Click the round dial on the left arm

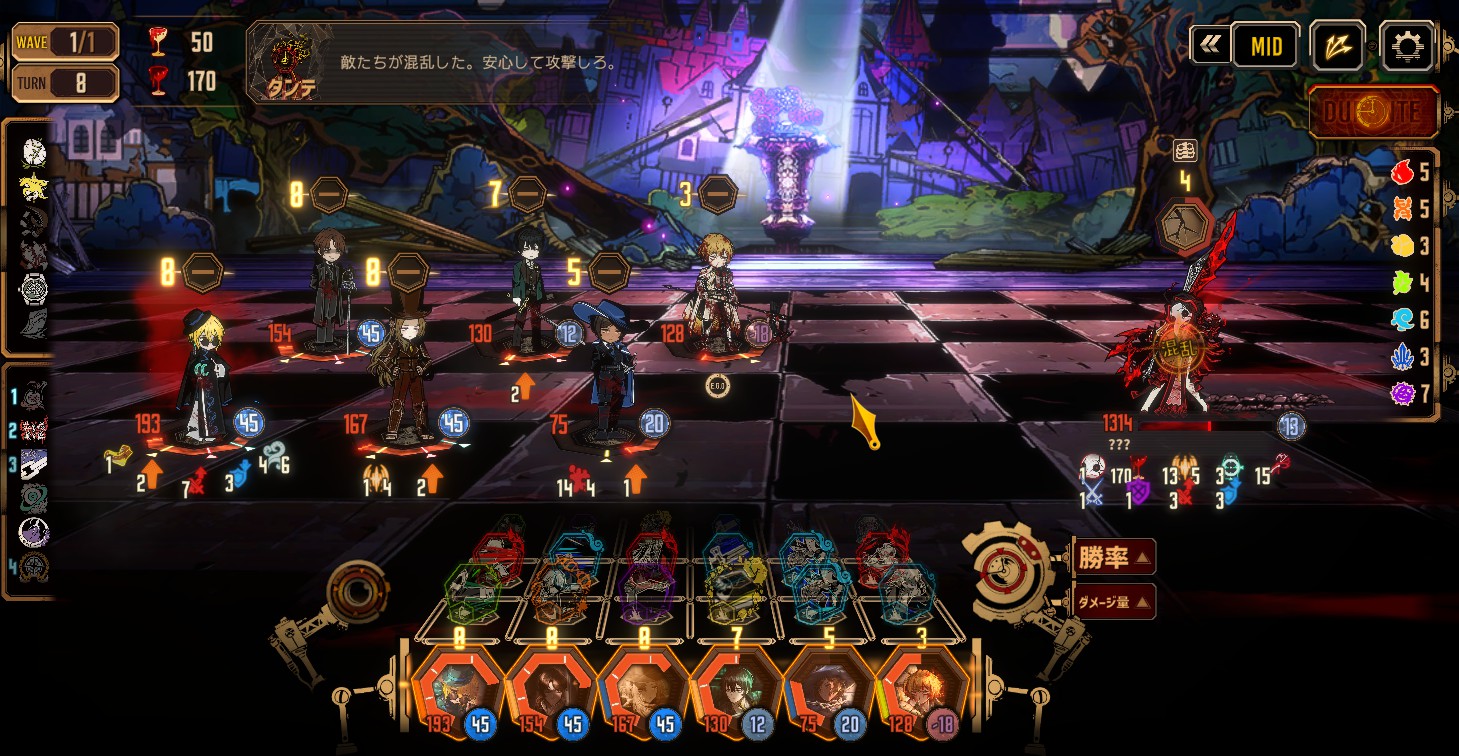tap(357, 593)
